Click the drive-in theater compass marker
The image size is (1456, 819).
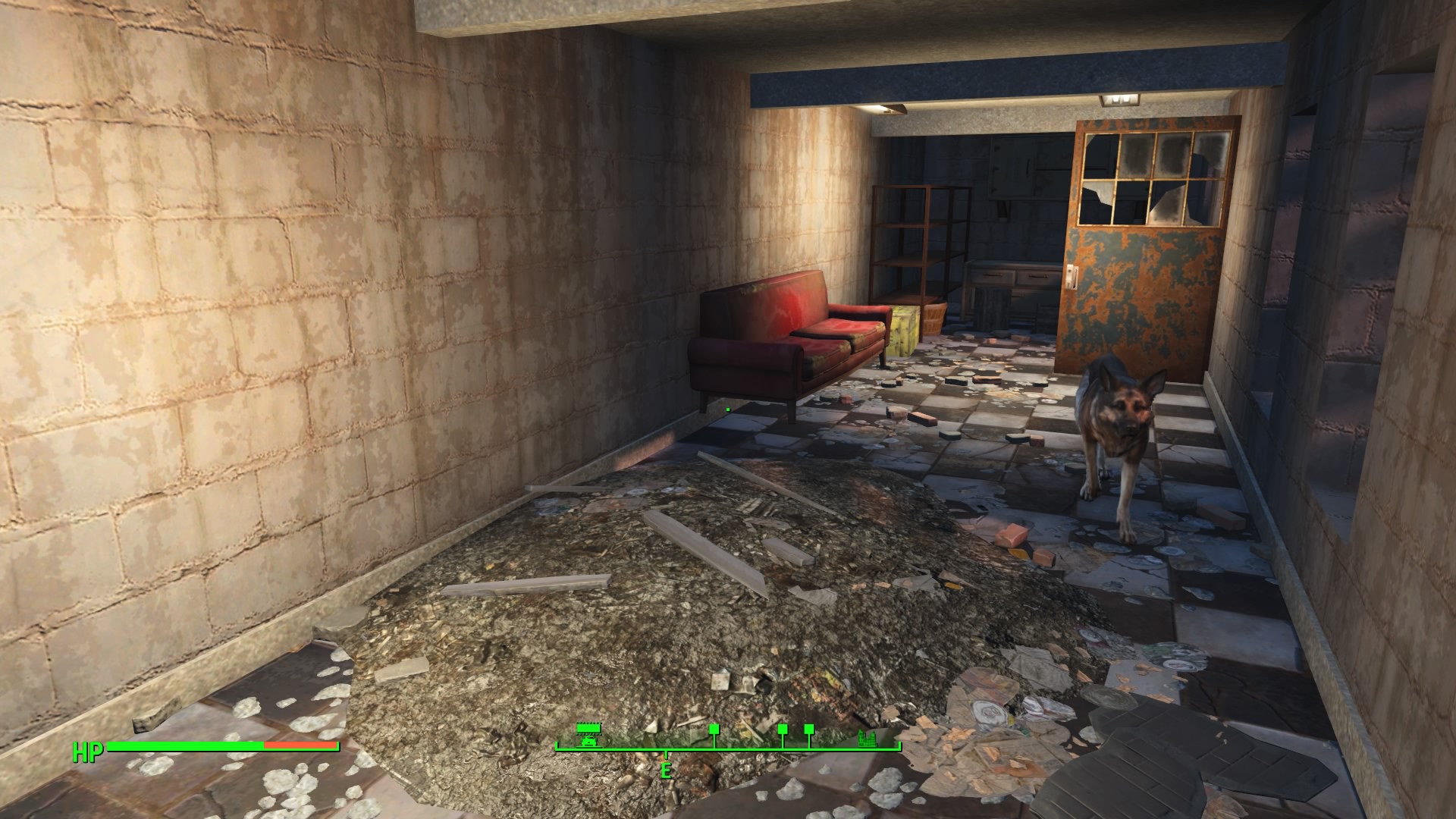587,736
